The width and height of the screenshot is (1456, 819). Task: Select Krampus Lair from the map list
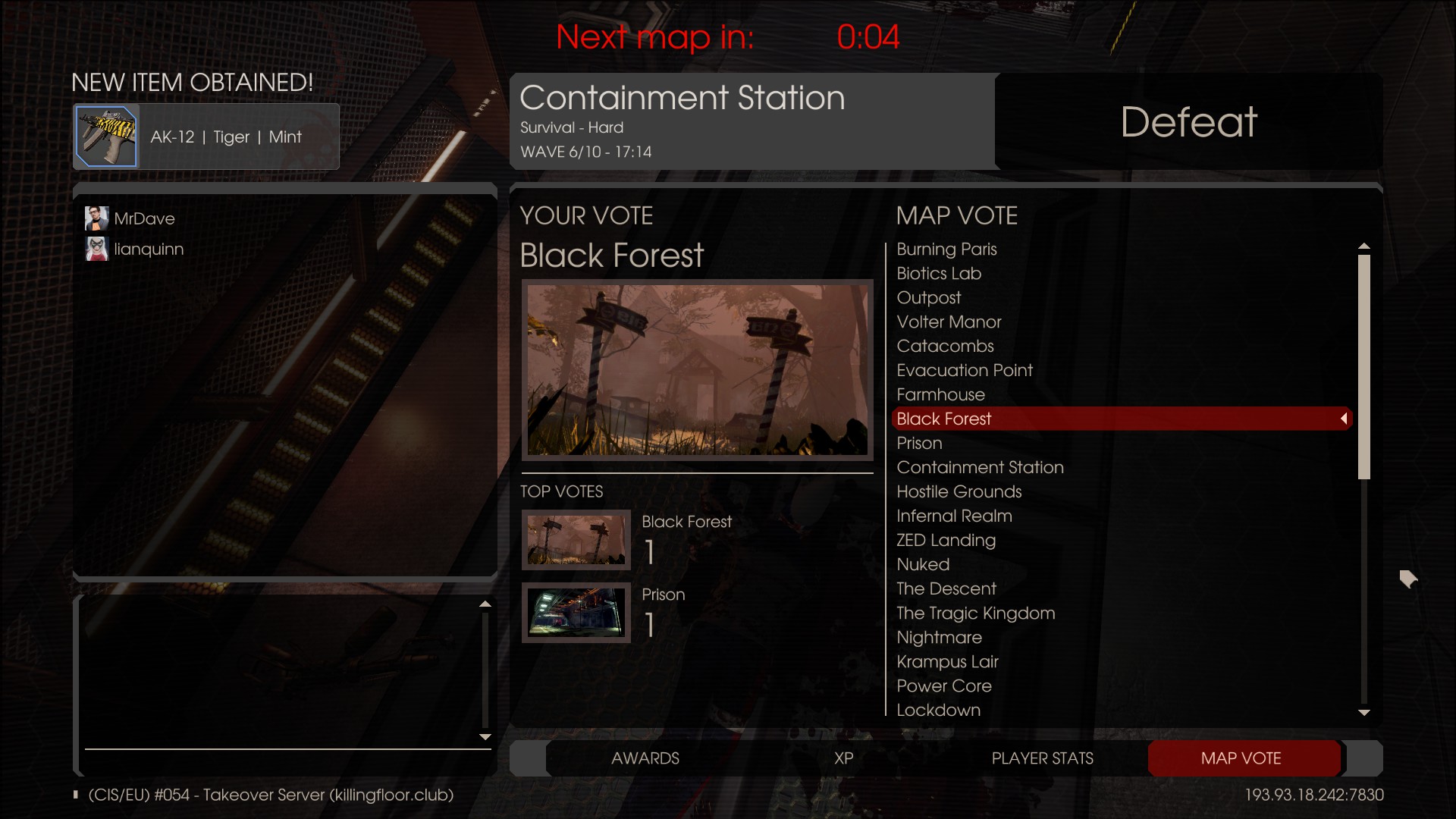click(x=946, y=661)
